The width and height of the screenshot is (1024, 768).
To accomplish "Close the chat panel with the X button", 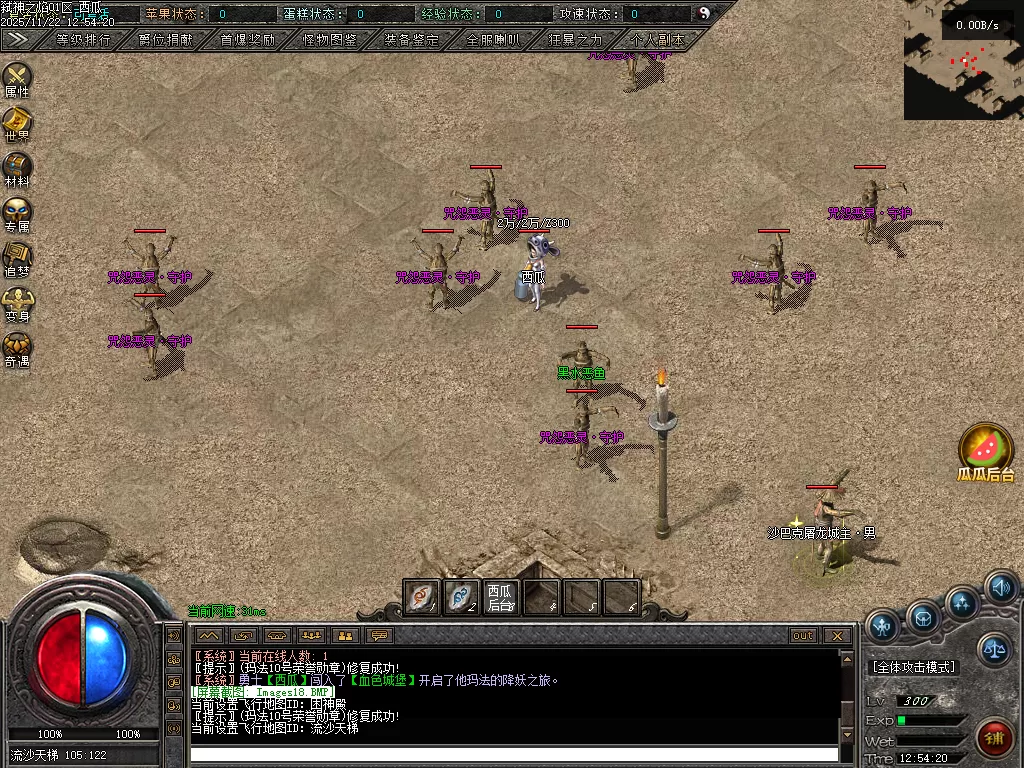I will point(837,636).
